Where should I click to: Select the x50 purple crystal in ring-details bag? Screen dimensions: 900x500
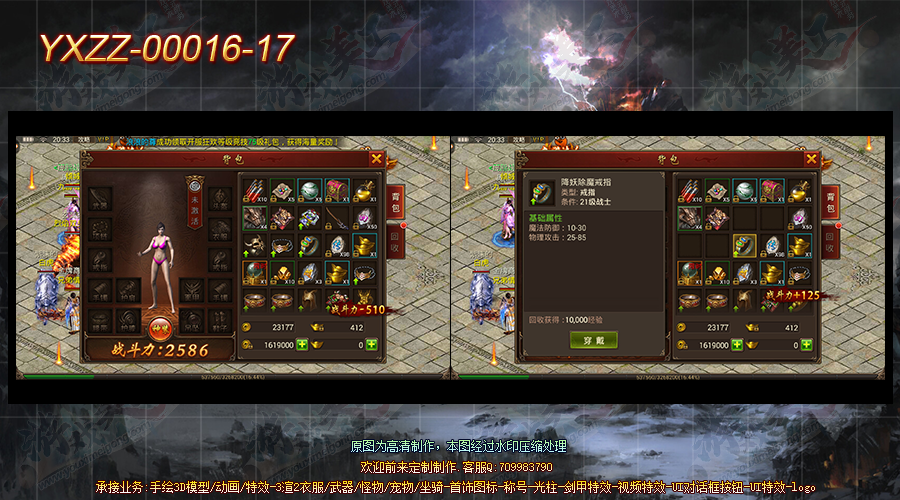[x=799, y=218]
